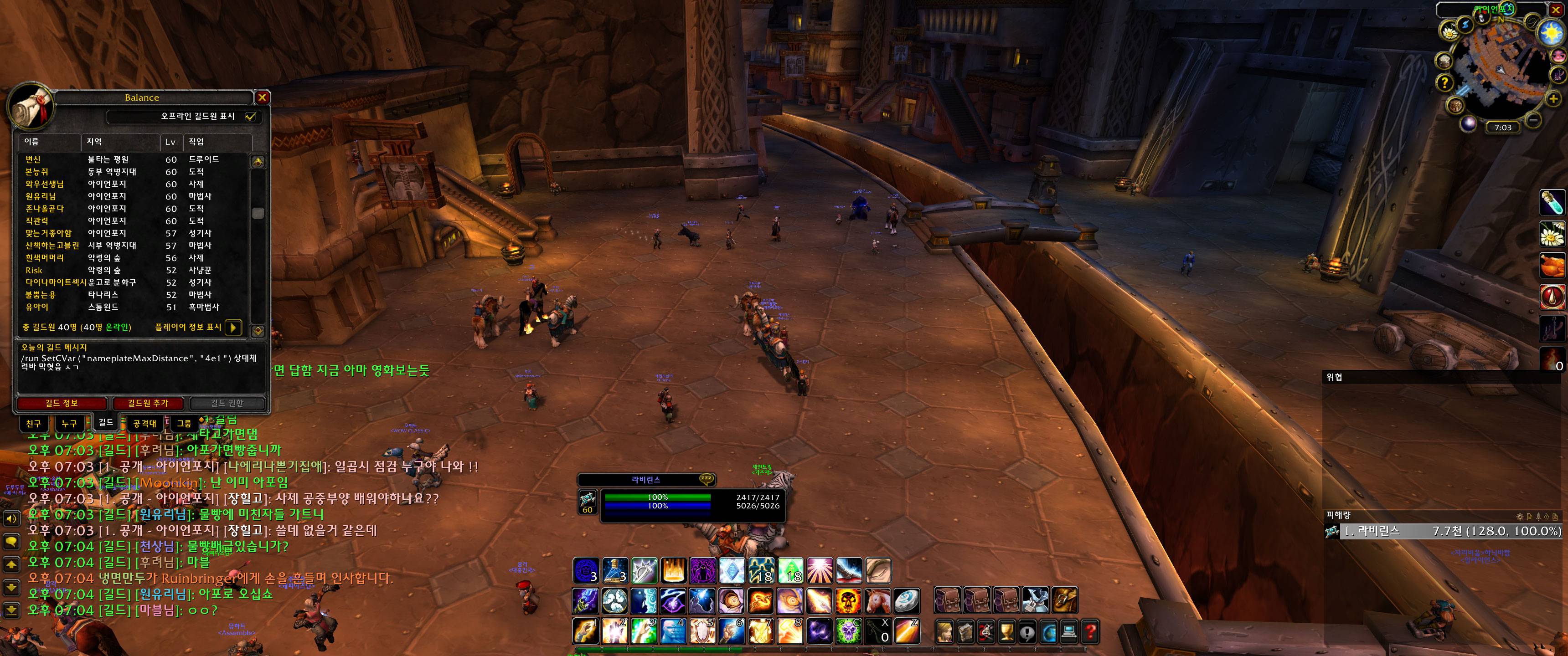
Task: Open the red question mark help button
Action: tap(1090, 632)
